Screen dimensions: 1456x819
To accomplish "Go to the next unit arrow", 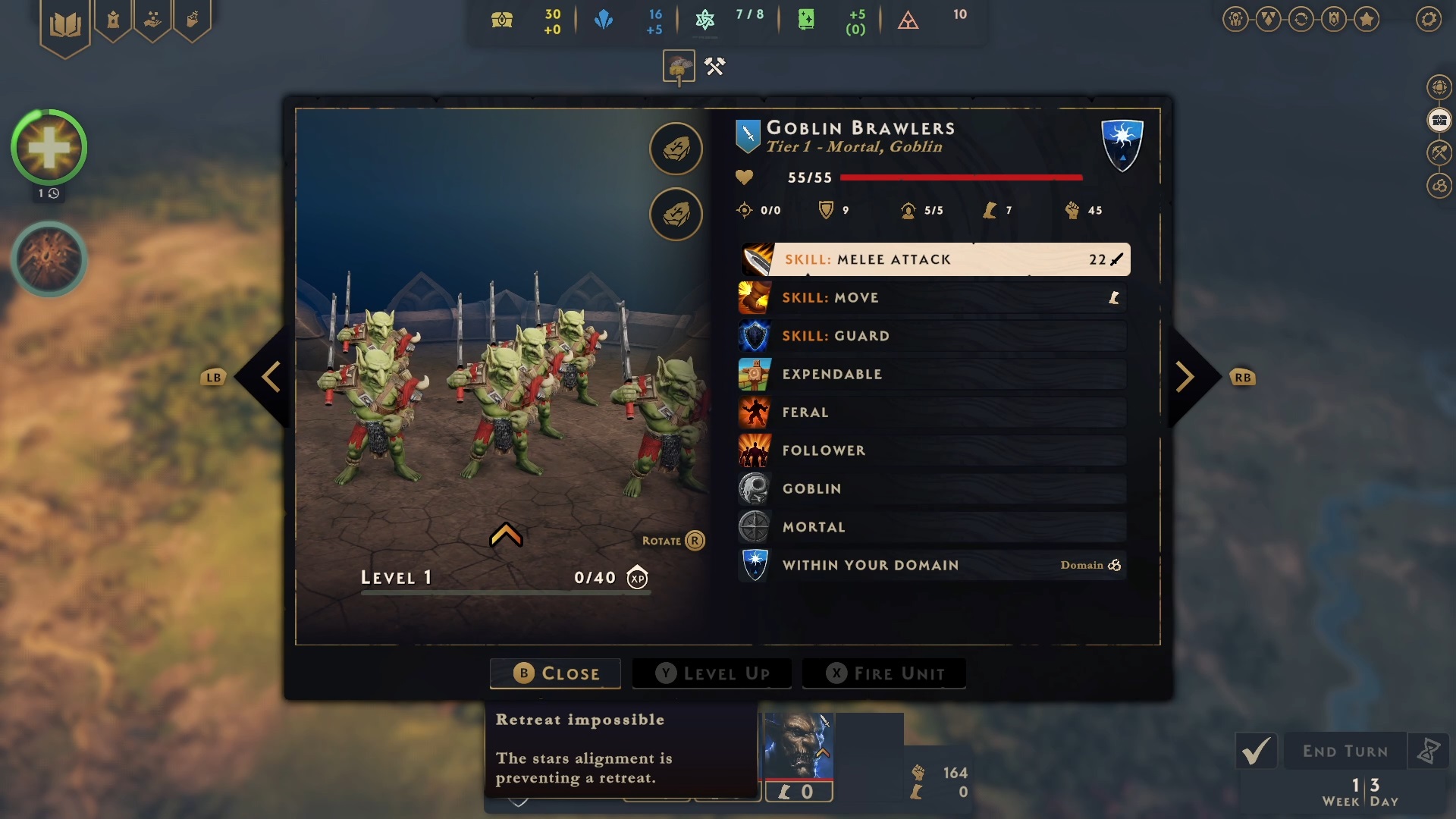I will (x=1185, y=377).
